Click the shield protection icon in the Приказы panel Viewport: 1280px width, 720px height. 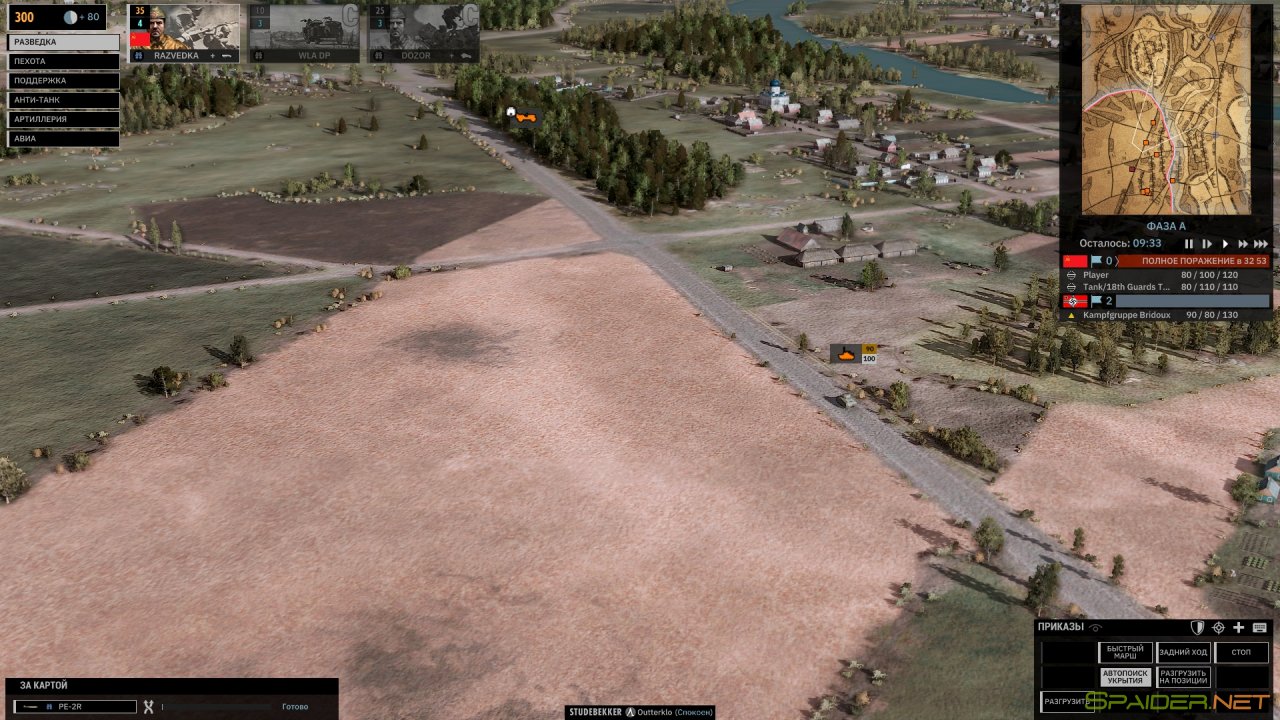pos(1197,627)
